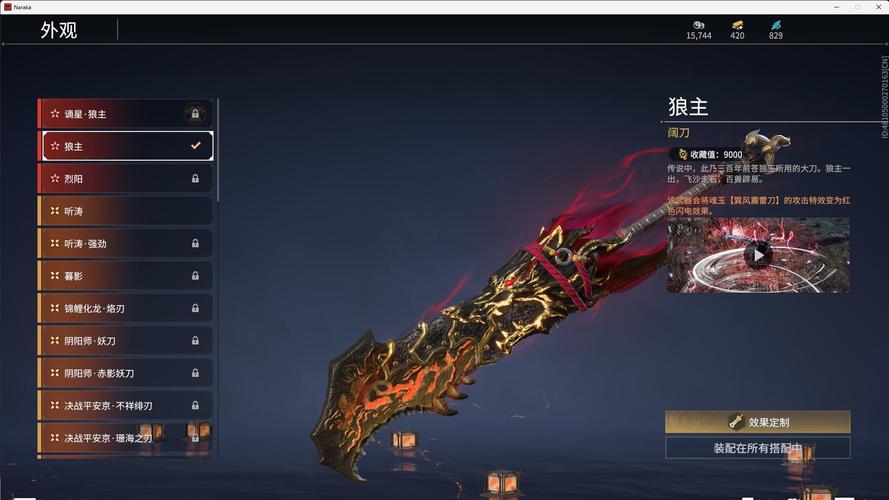Choose the 决战平安京·不祥绯刃 skin
889x500 pixels.
[x=125, y=406]
